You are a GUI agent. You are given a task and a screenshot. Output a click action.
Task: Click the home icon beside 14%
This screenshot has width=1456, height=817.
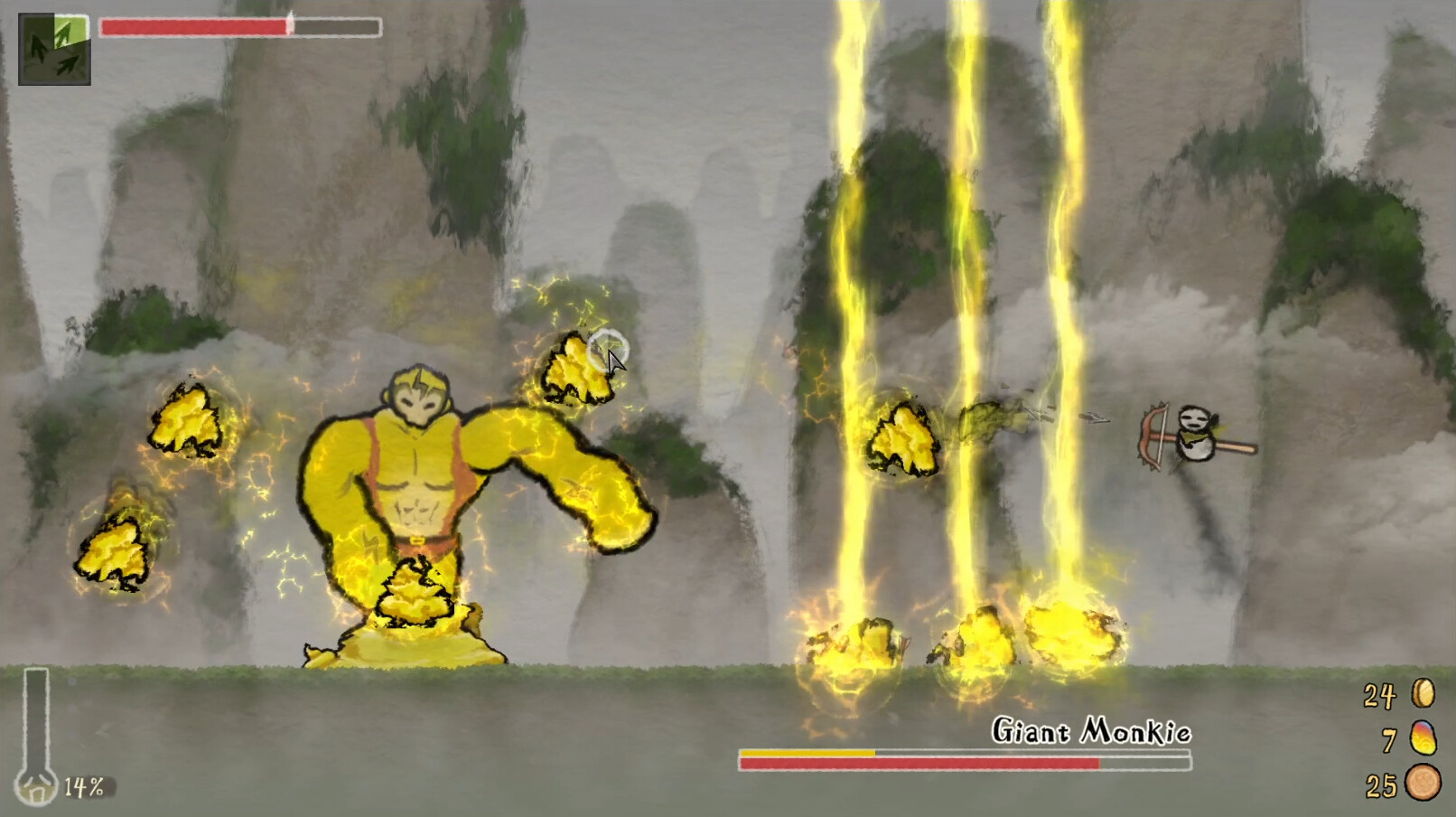pos(38,788)
